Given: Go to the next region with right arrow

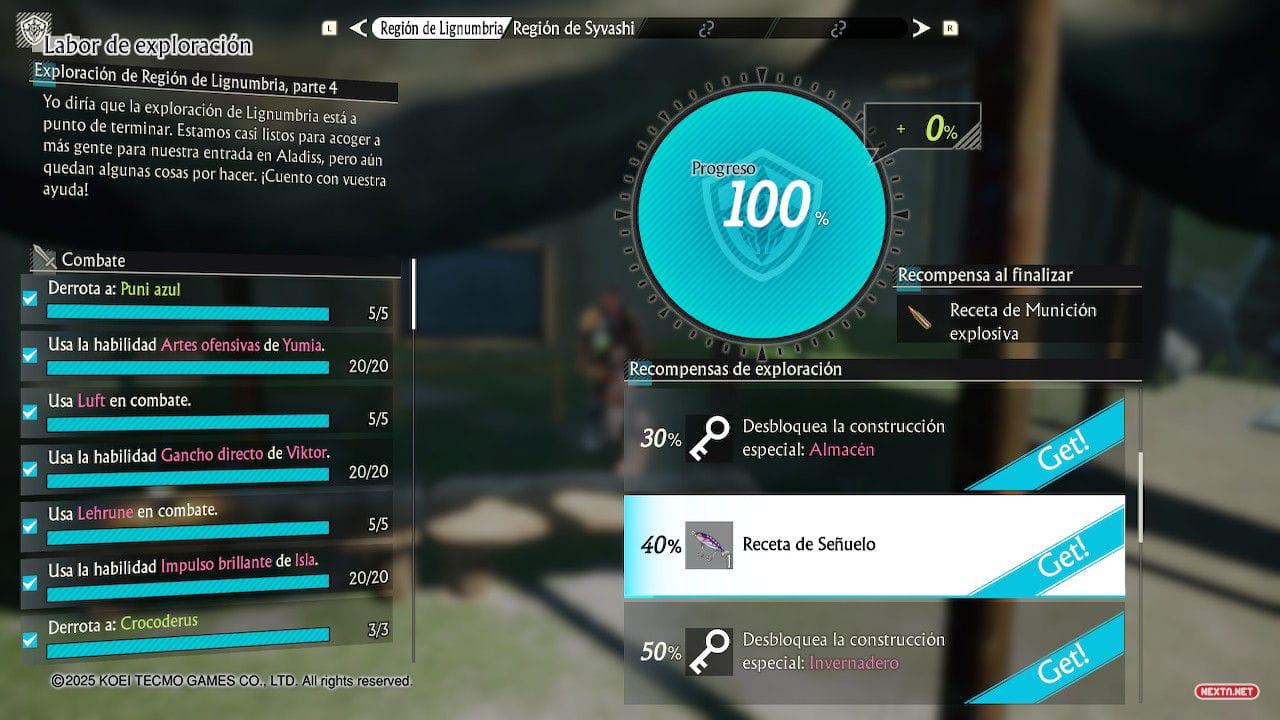Looking at the screenshot, I should coord(921,28).
